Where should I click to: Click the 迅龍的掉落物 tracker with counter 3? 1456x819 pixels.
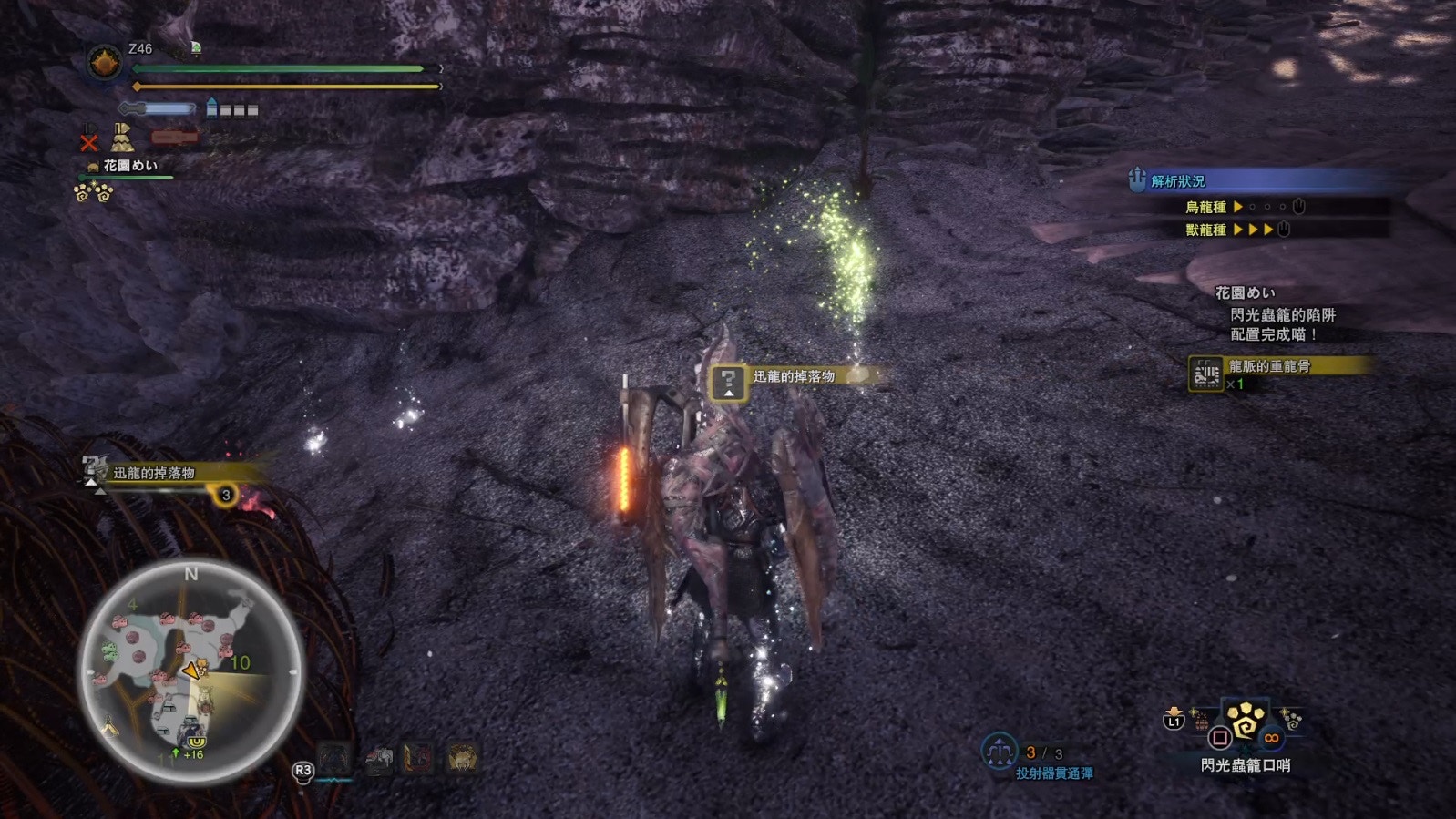point(157,473)
